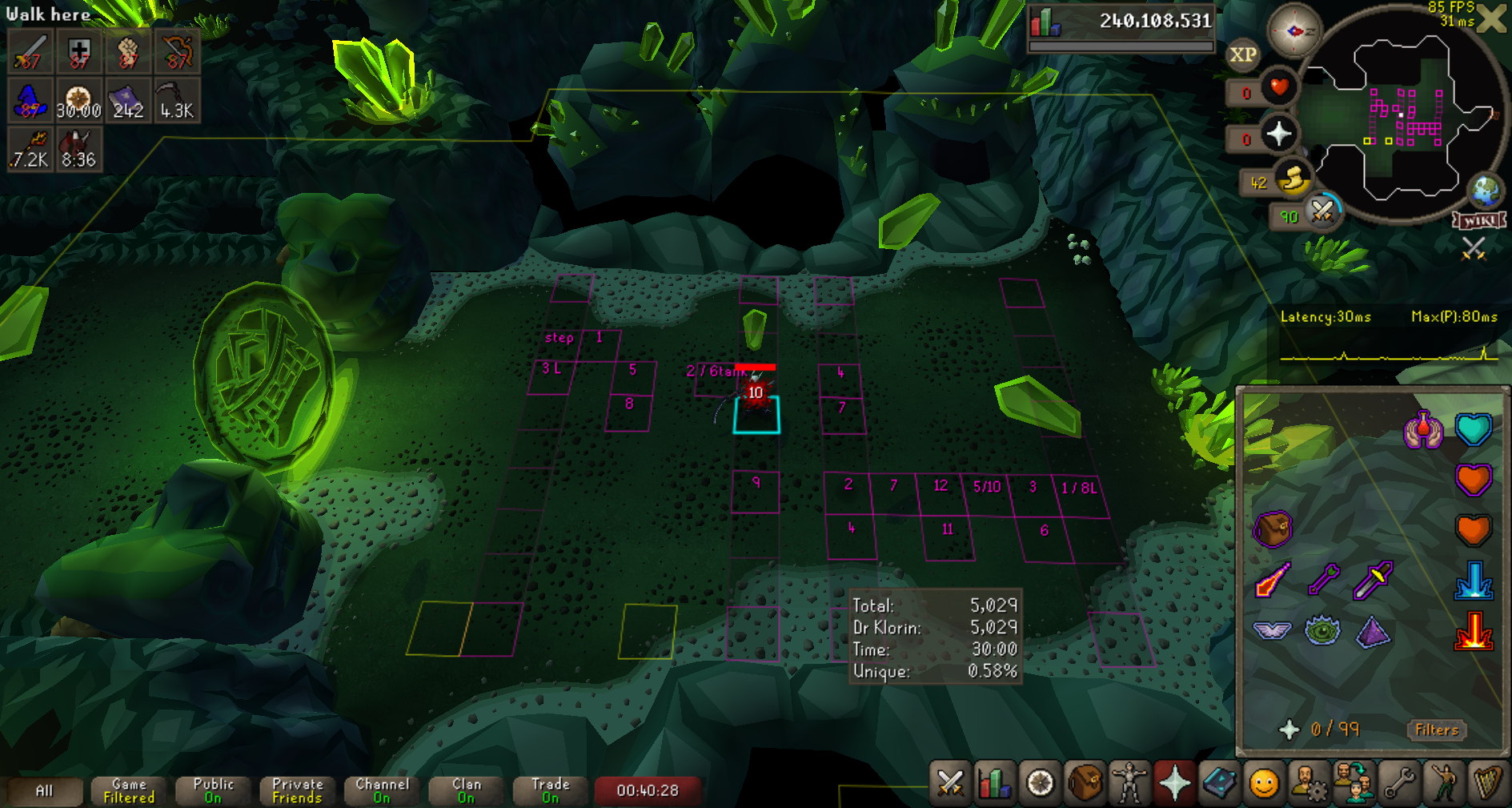Open the harp Music Player tab

click(1487, 782)
